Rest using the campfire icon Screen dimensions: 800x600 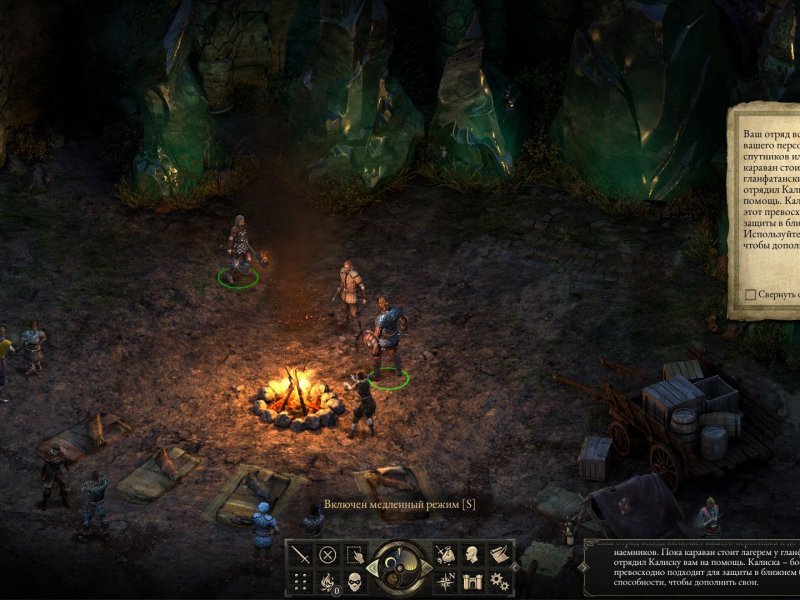(327, 581)
